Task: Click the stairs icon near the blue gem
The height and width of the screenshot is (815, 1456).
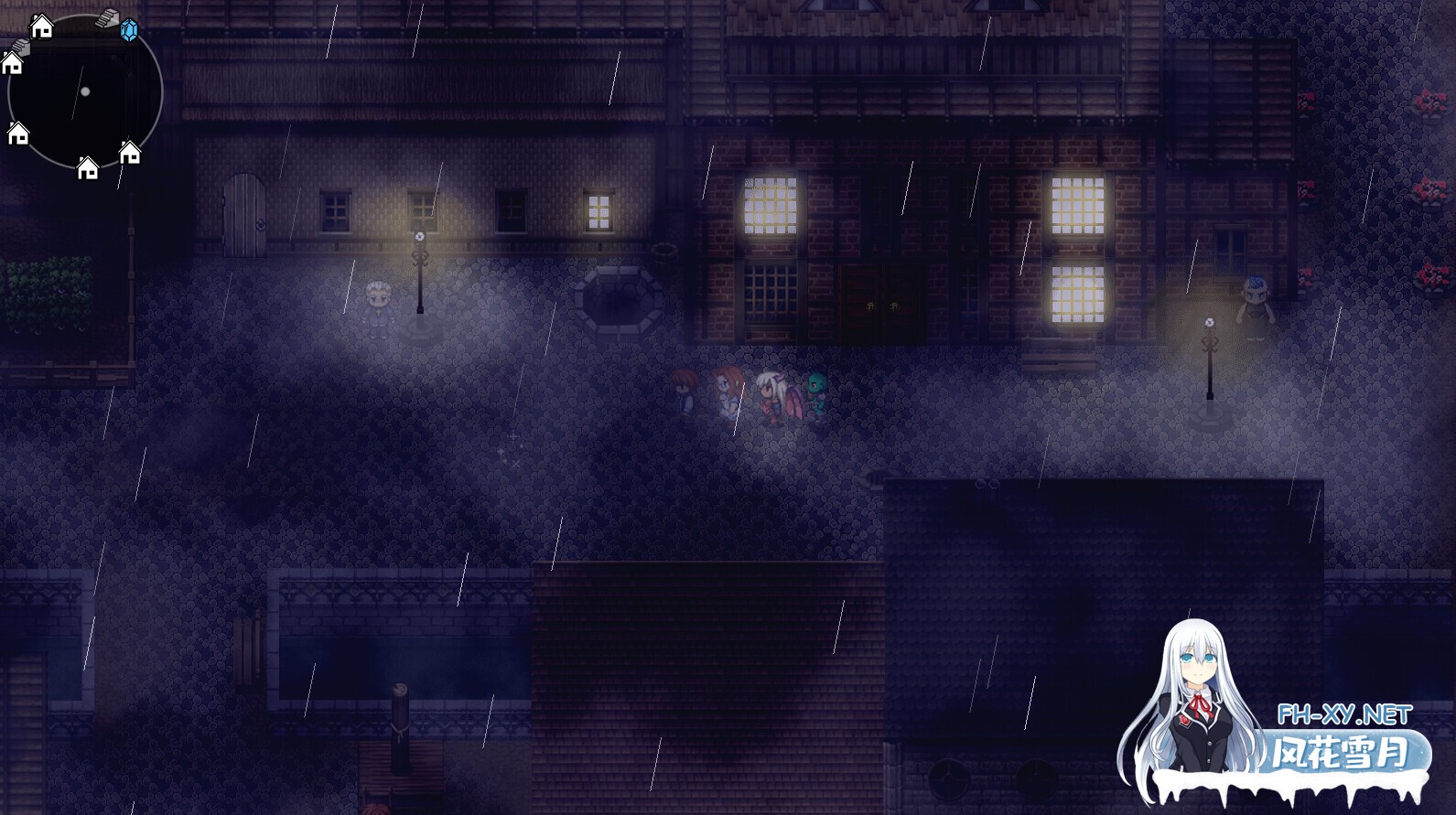Action: tap(107, 18)
